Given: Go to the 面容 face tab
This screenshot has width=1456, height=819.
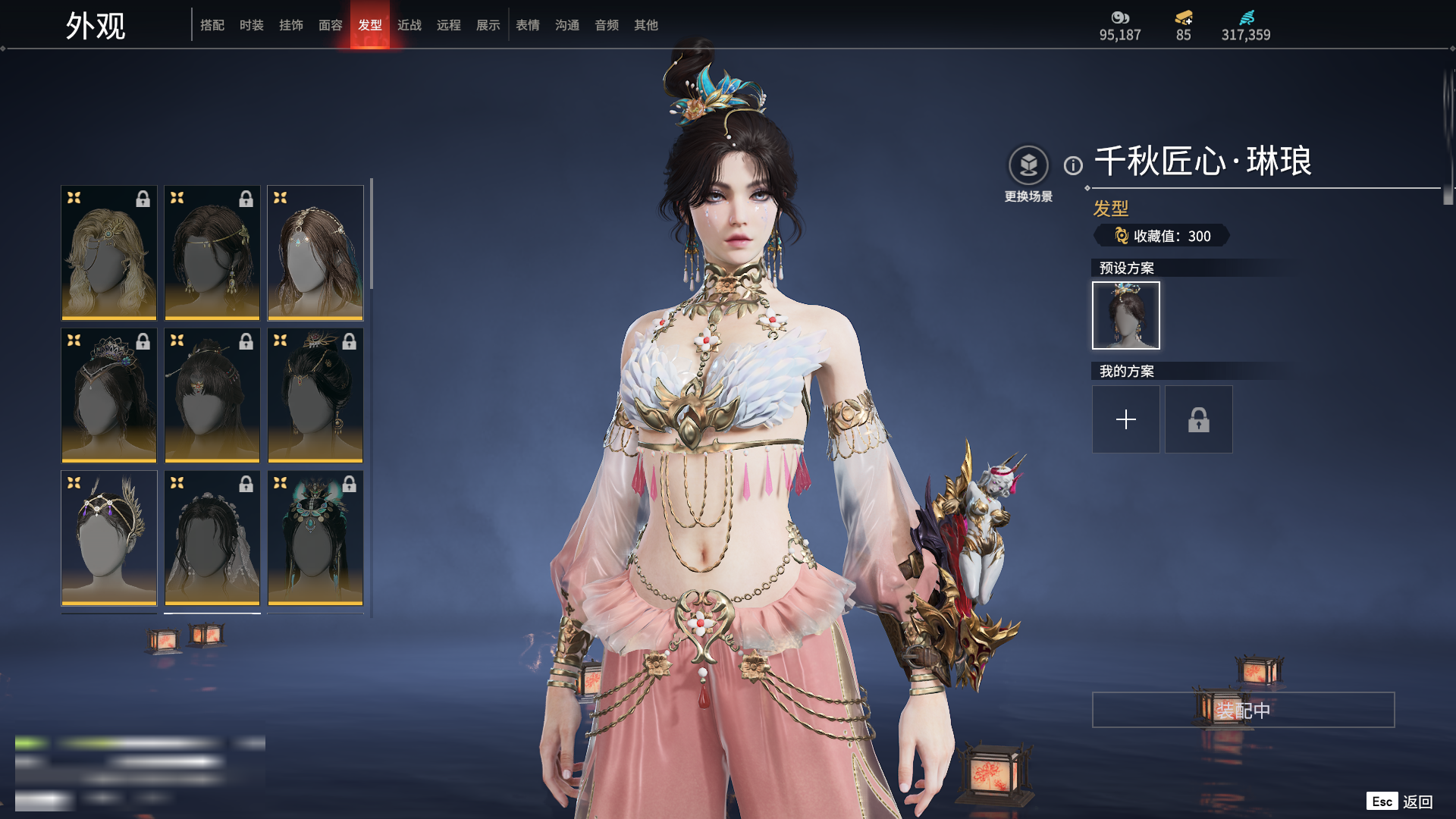Looking at the screenshot, I should (x=331, y=25).
